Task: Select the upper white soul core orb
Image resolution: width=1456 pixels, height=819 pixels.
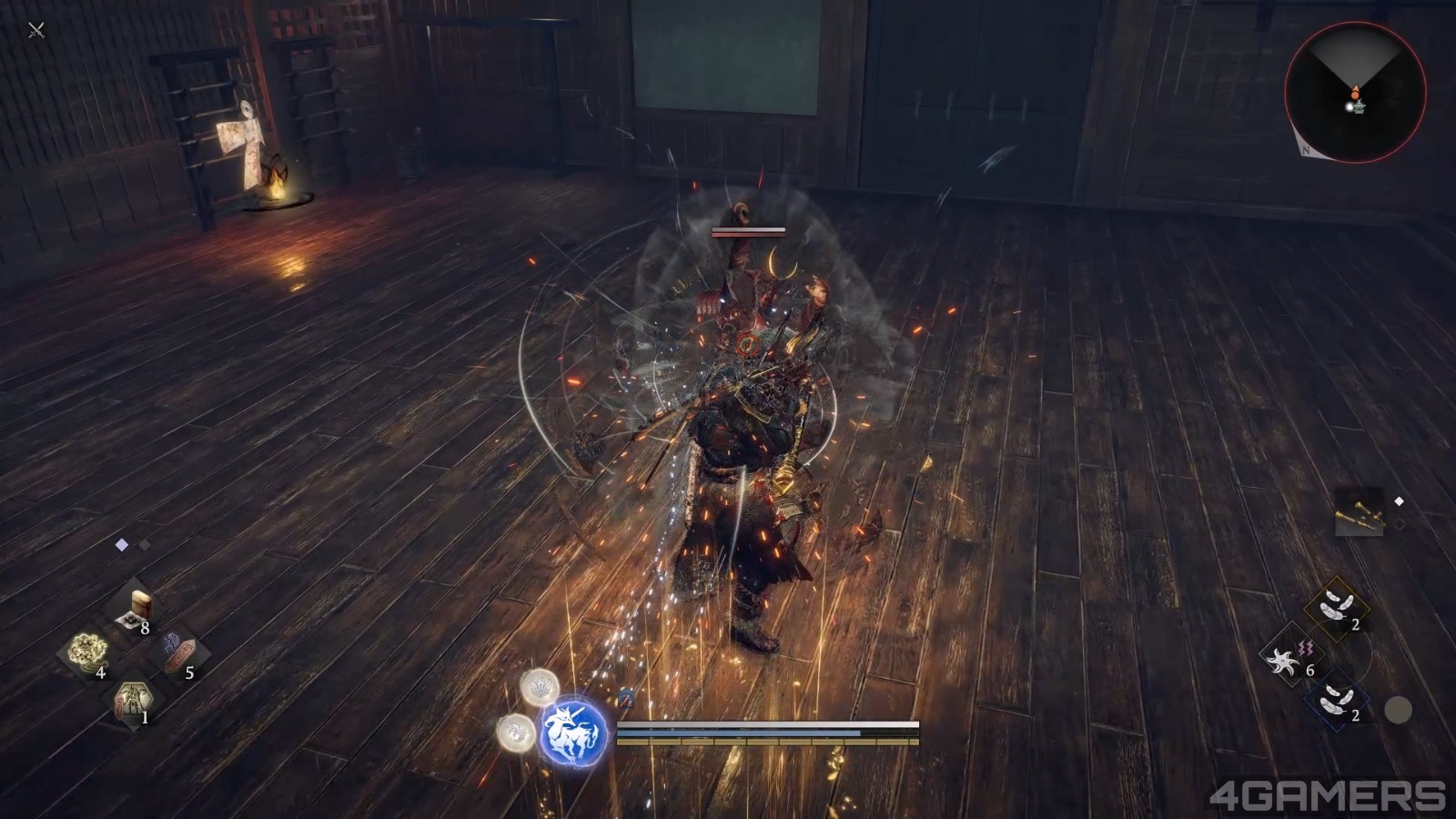Action: point(539,688)
